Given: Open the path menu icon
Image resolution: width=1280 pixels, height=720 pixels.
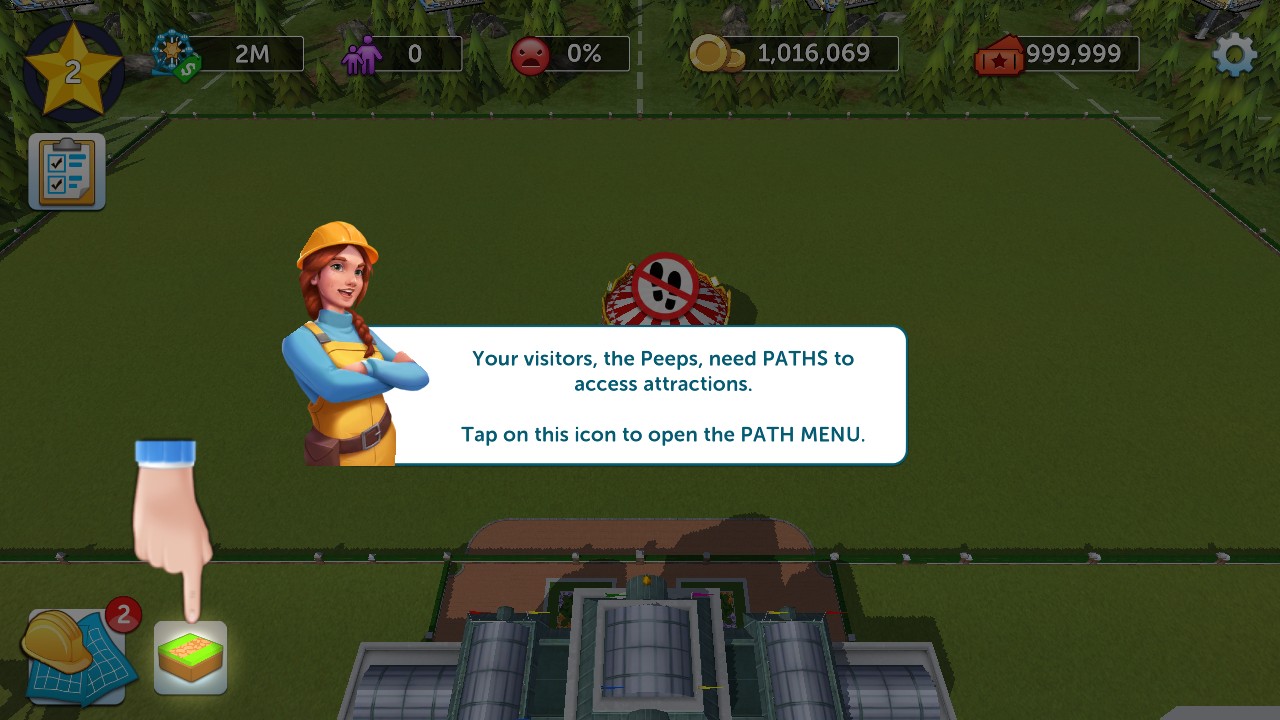Looking at the screenshot, I should tap(190, 657).
